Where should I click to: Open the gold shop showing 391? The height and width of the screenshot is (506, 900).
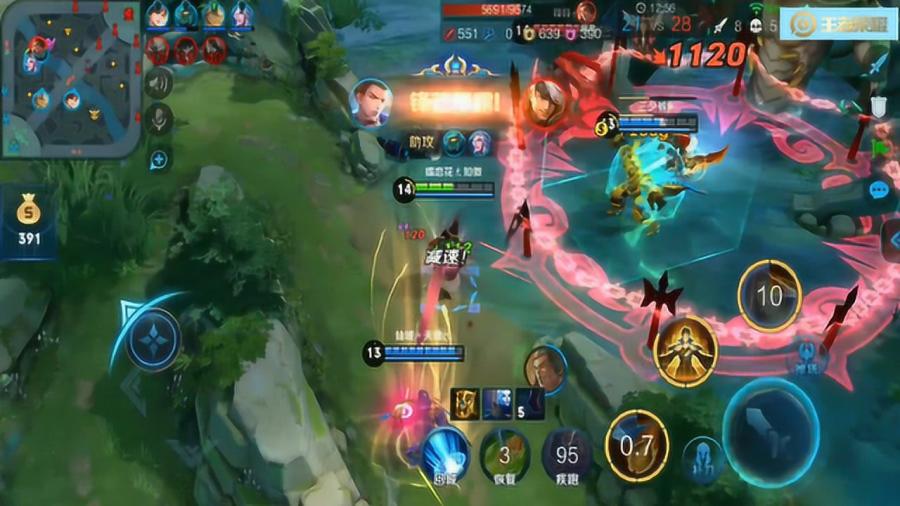pos(29,222)
